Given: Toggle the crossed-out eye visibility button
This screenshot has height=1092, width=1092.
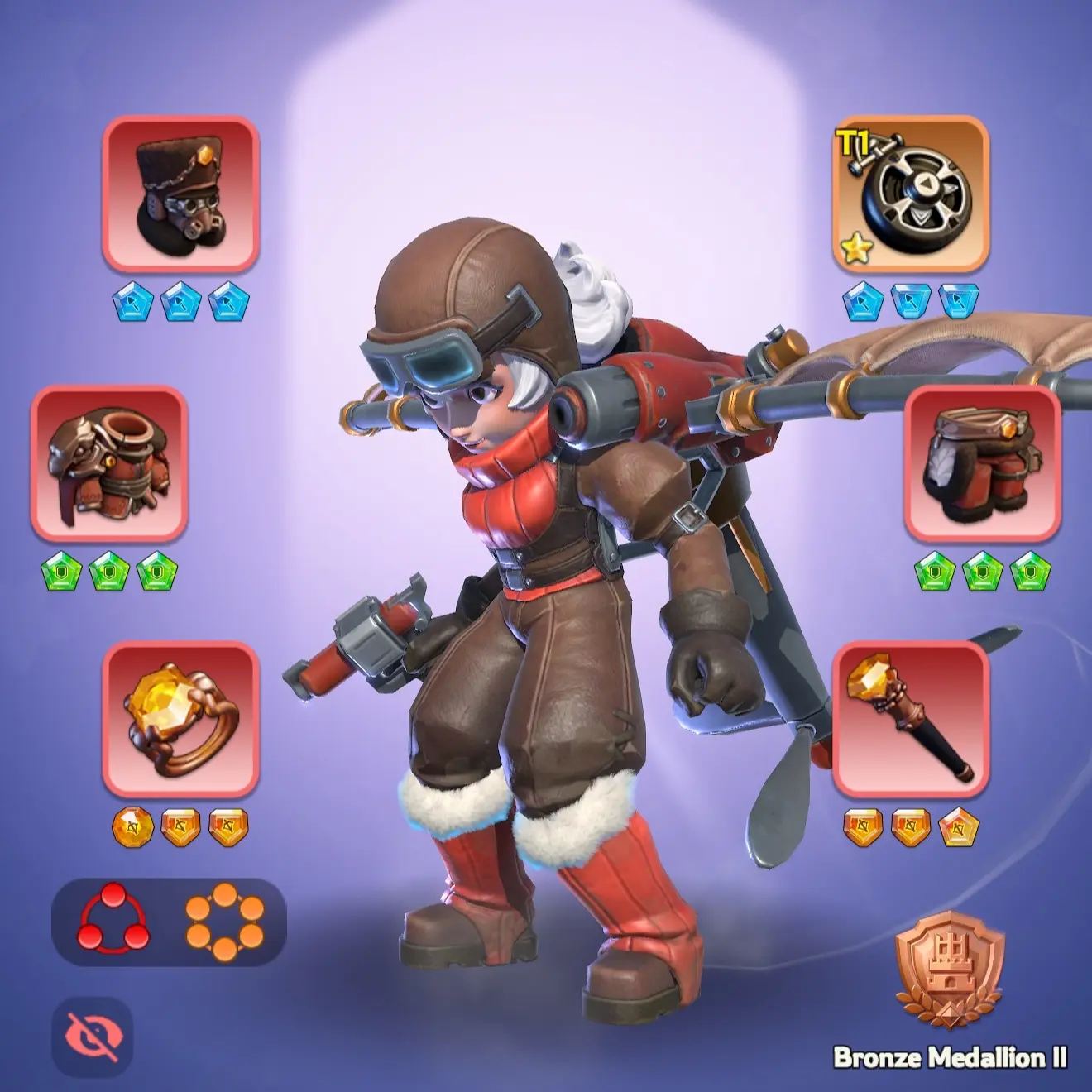Looking at the screenshot, I should pyautogui.click(x=92, y=1037).
